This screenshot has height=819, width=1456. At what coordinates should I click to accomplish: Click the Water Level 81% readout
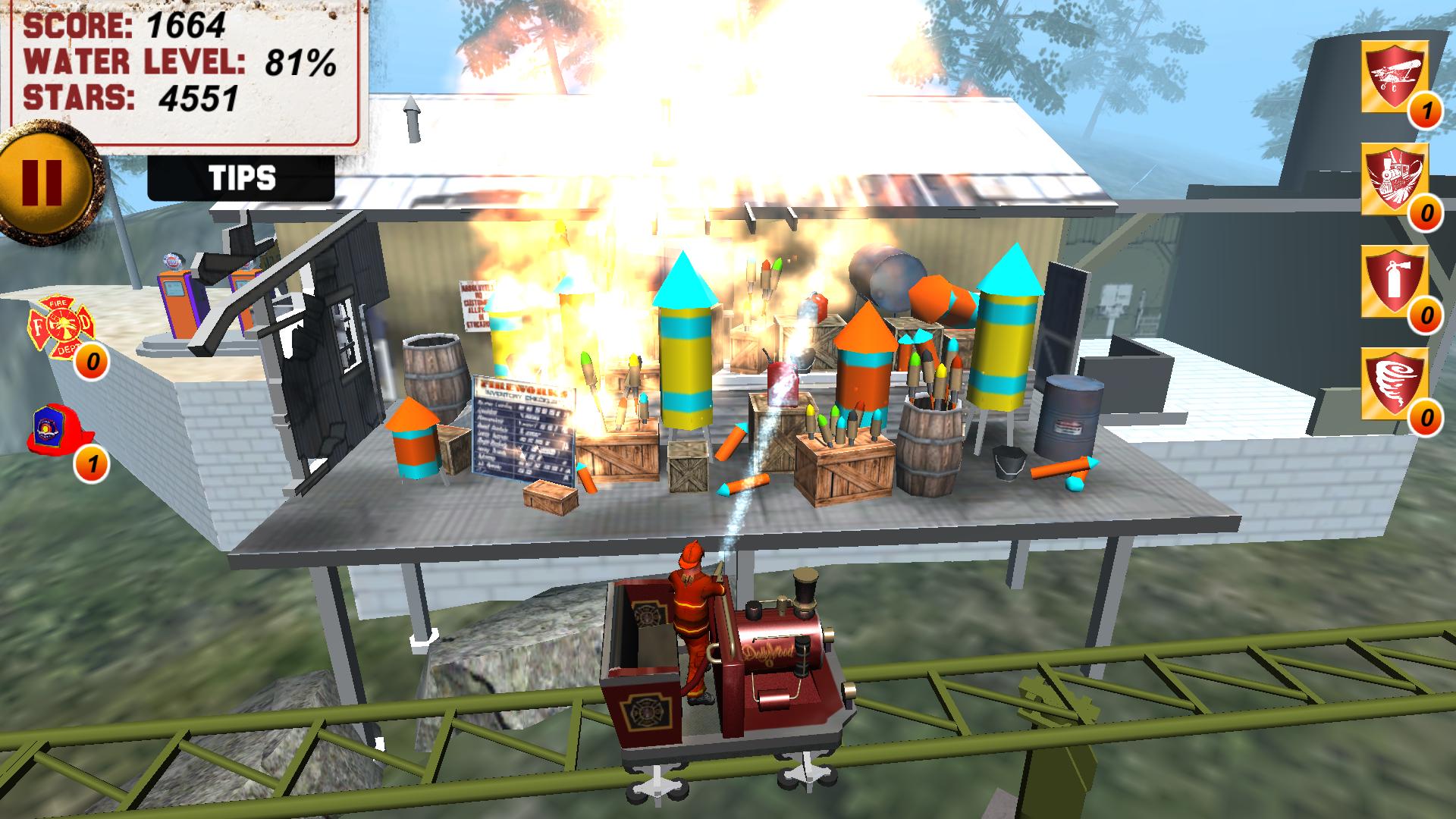pos(180,62)
